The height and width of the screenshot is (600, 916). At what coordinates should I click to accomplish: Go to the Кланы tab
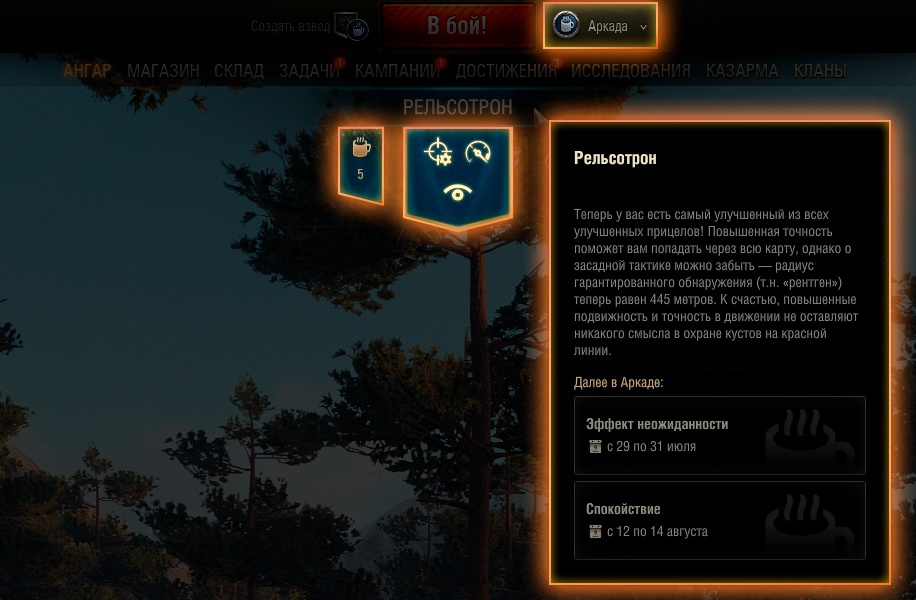820,71
